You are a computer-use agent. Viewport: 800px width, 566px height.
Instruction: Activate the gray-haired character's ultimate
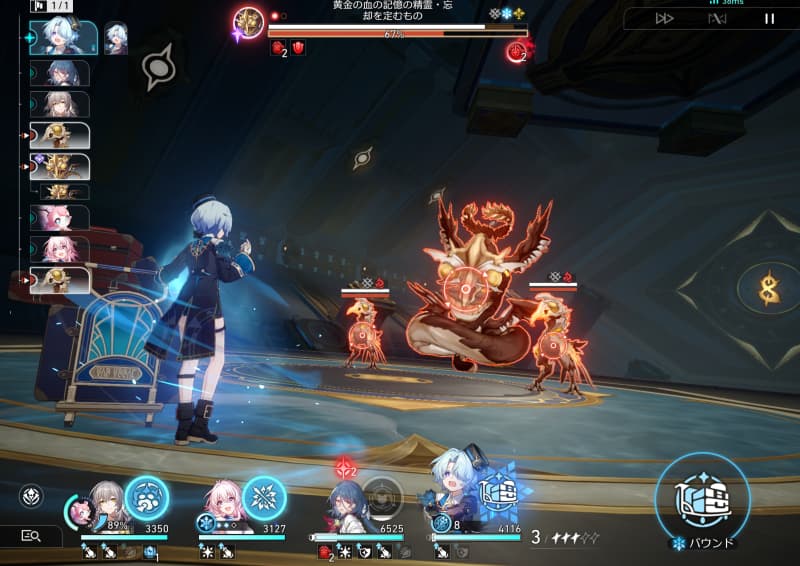pyautogui.click(x=146, y=497)
